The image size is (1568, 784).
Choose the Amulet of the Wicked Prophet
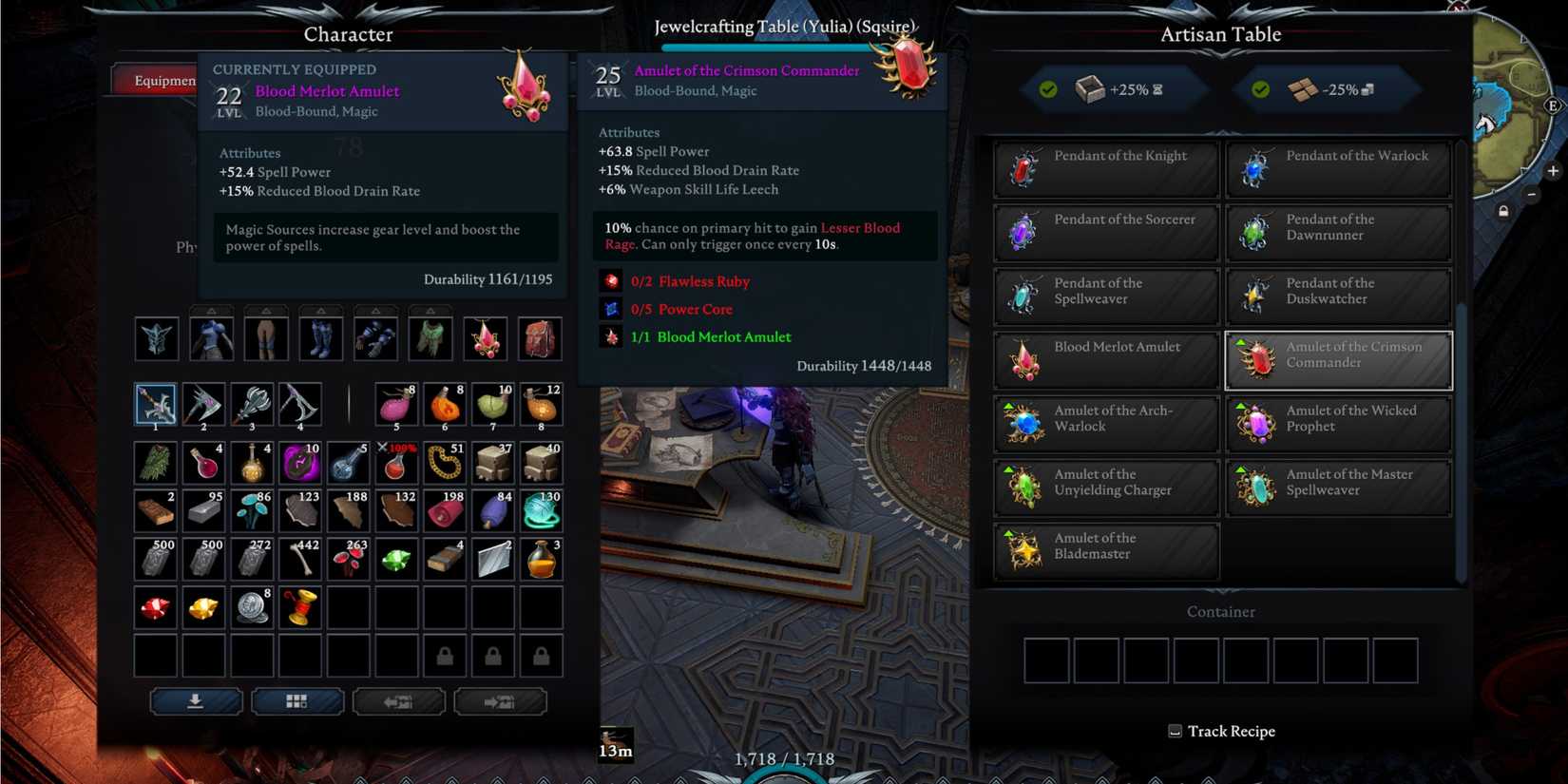1338,423
